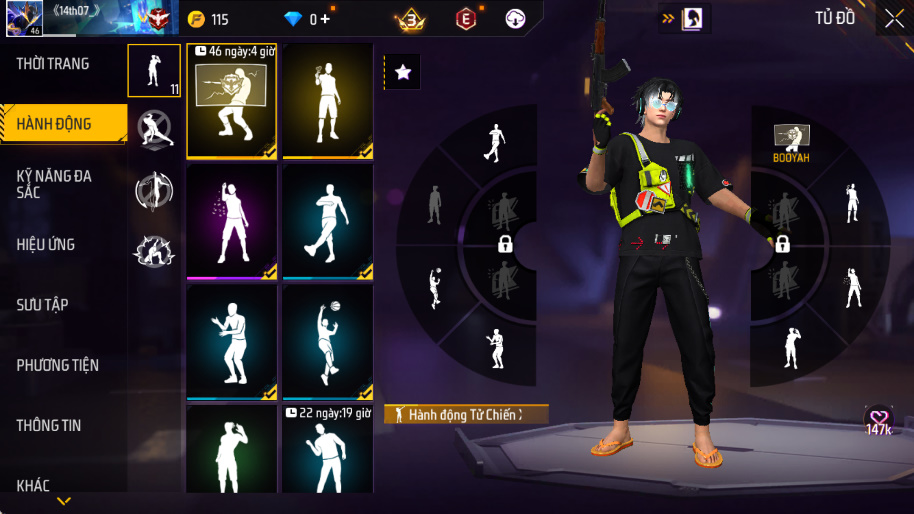This screenshot has height=514, width=914.
Task: Click the BOOYAH emote wheel slot
Action: point(791,143)
